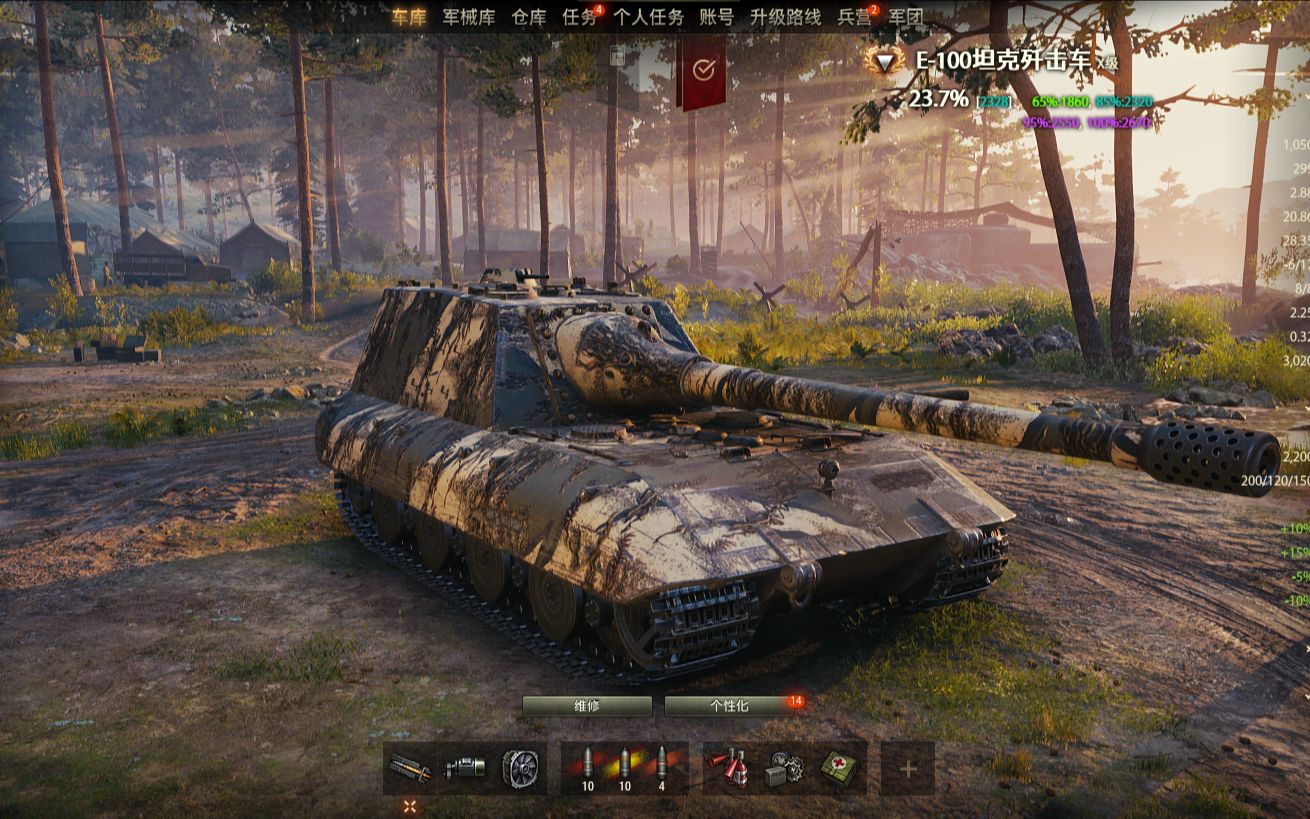Switch to the 车库 garage tab
Image resolution: width=1310 pixels, height=819 pixels.
[409, 17]
